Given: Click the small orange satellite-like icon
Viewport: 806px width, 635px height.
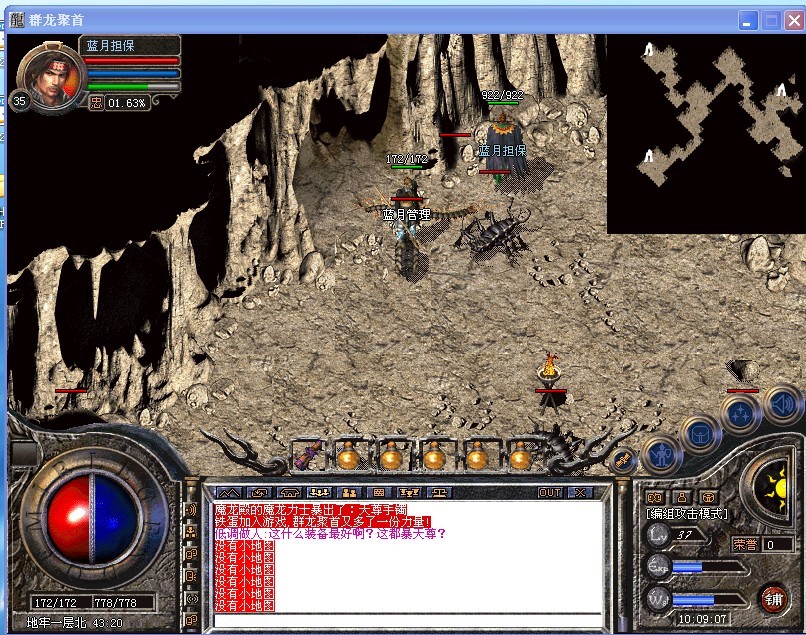Looking at the screenshot, I should tap(622, 459).
